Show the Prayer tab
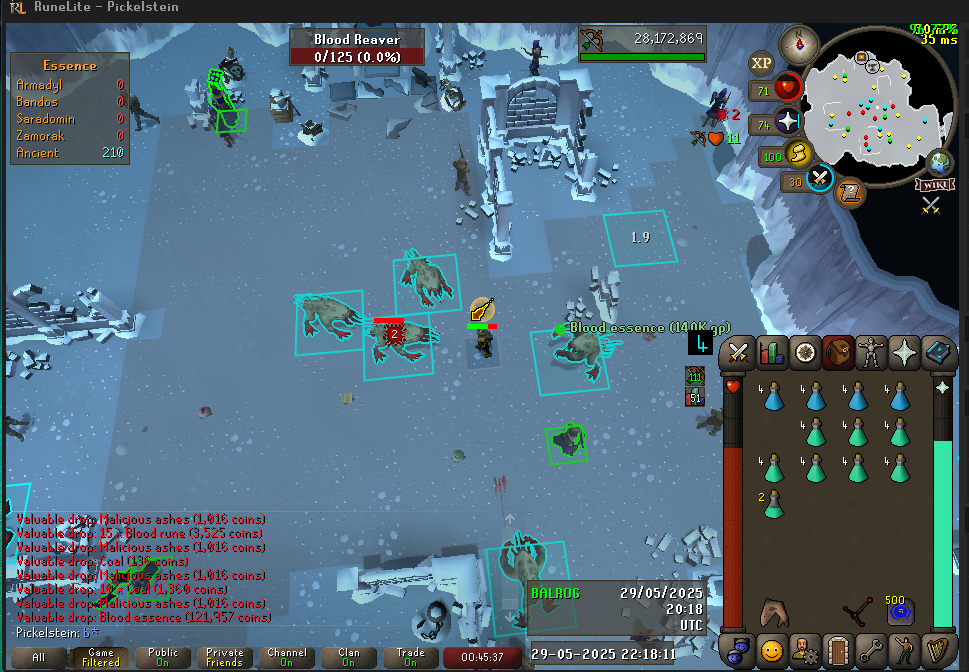 click(907, 353)
